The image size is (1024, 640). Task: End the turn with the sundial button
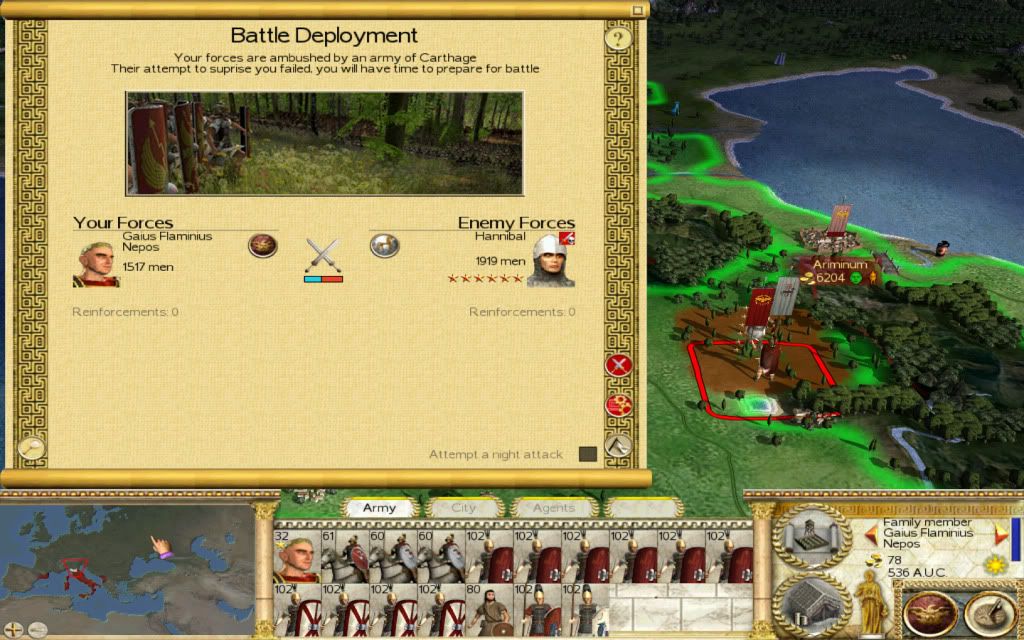[x=989, y=610]
